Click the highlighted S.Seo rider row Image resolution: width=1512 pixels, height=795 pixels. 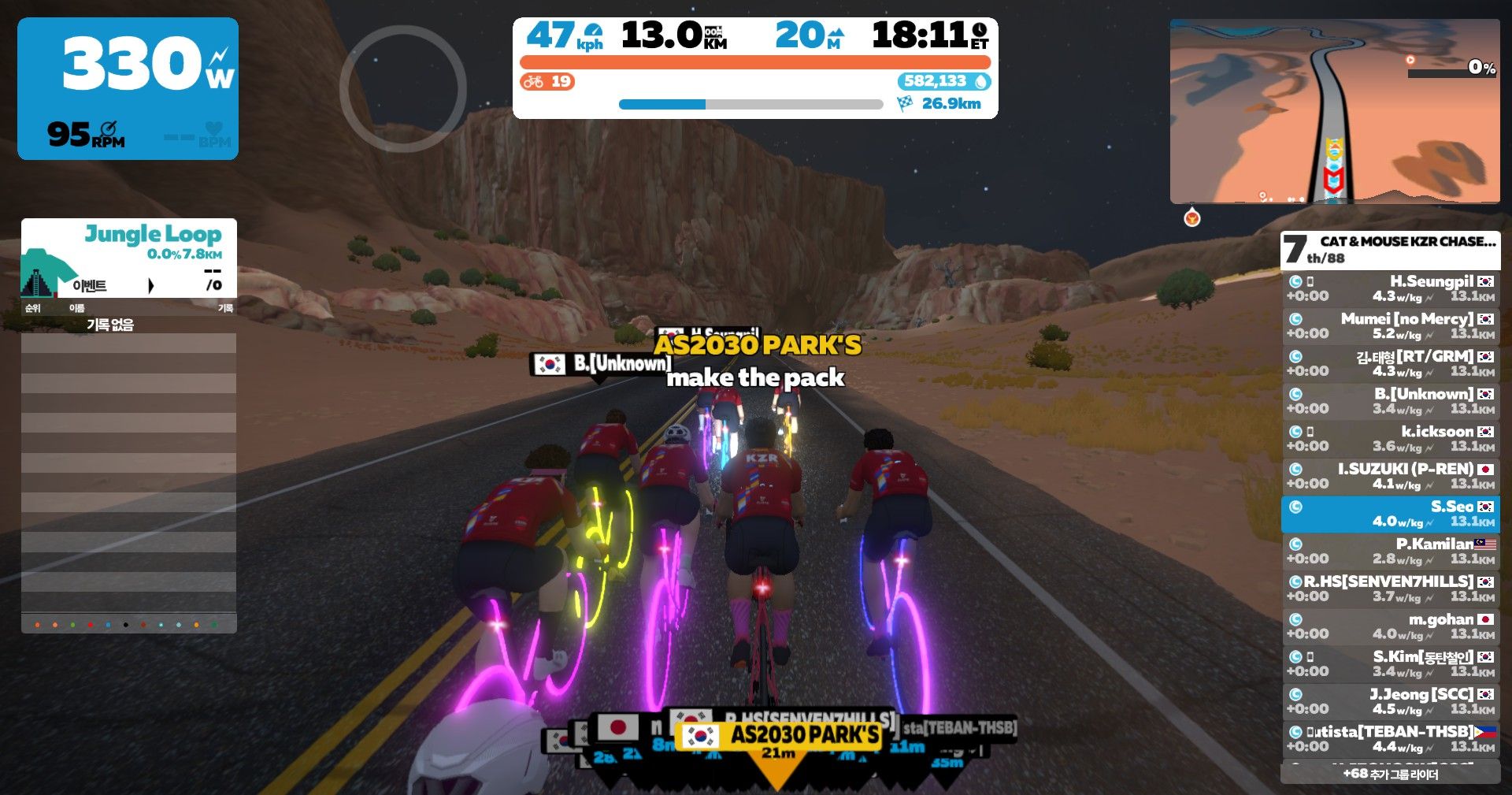tap(1390, 514)
